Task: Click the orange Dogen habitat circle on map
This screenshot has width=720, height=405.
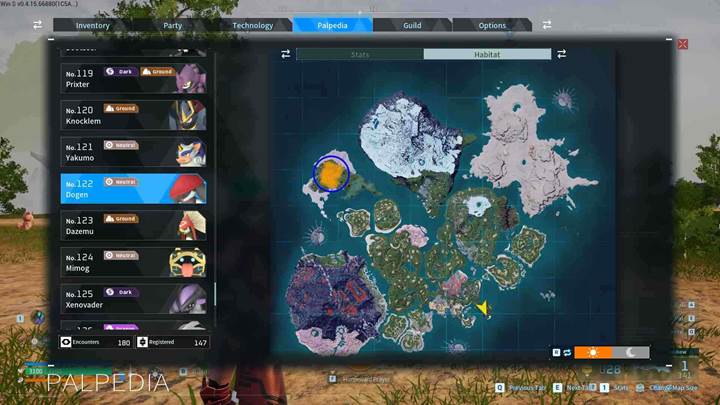Action: pyautogui.click(x=330, y=173)
